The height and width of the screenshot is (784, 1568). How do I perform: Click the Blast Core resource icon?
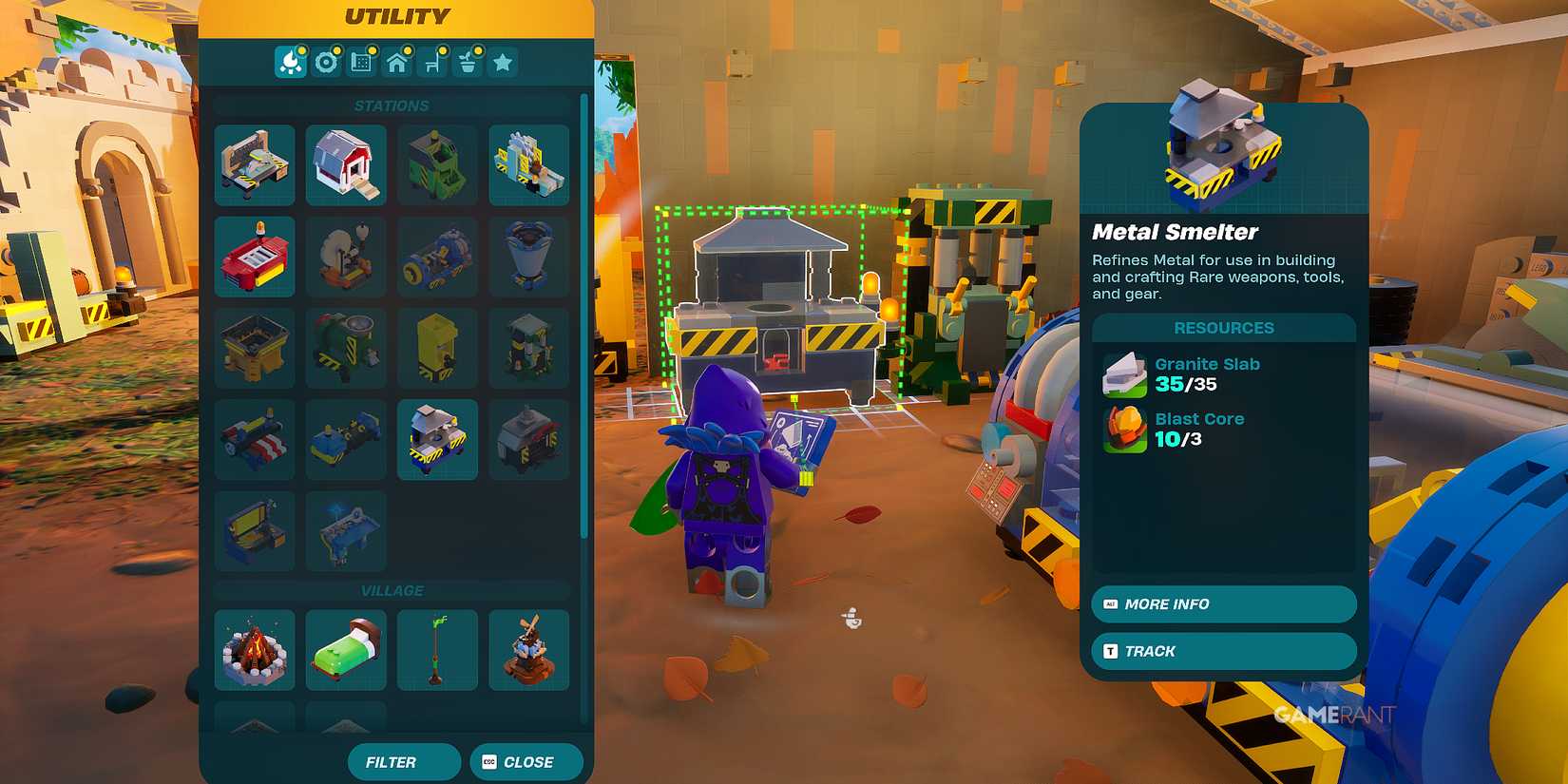[1124, 428]
